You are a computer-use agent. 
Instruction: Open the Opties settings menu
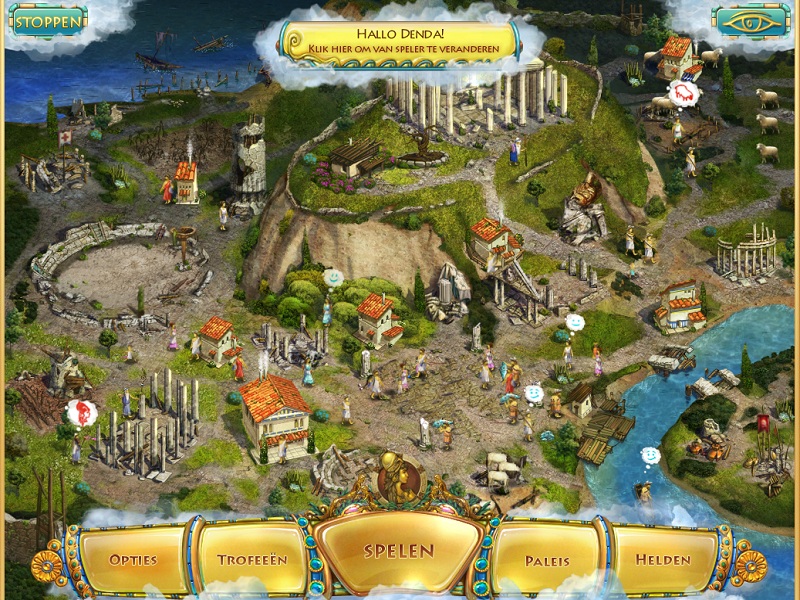coord(134,559)
